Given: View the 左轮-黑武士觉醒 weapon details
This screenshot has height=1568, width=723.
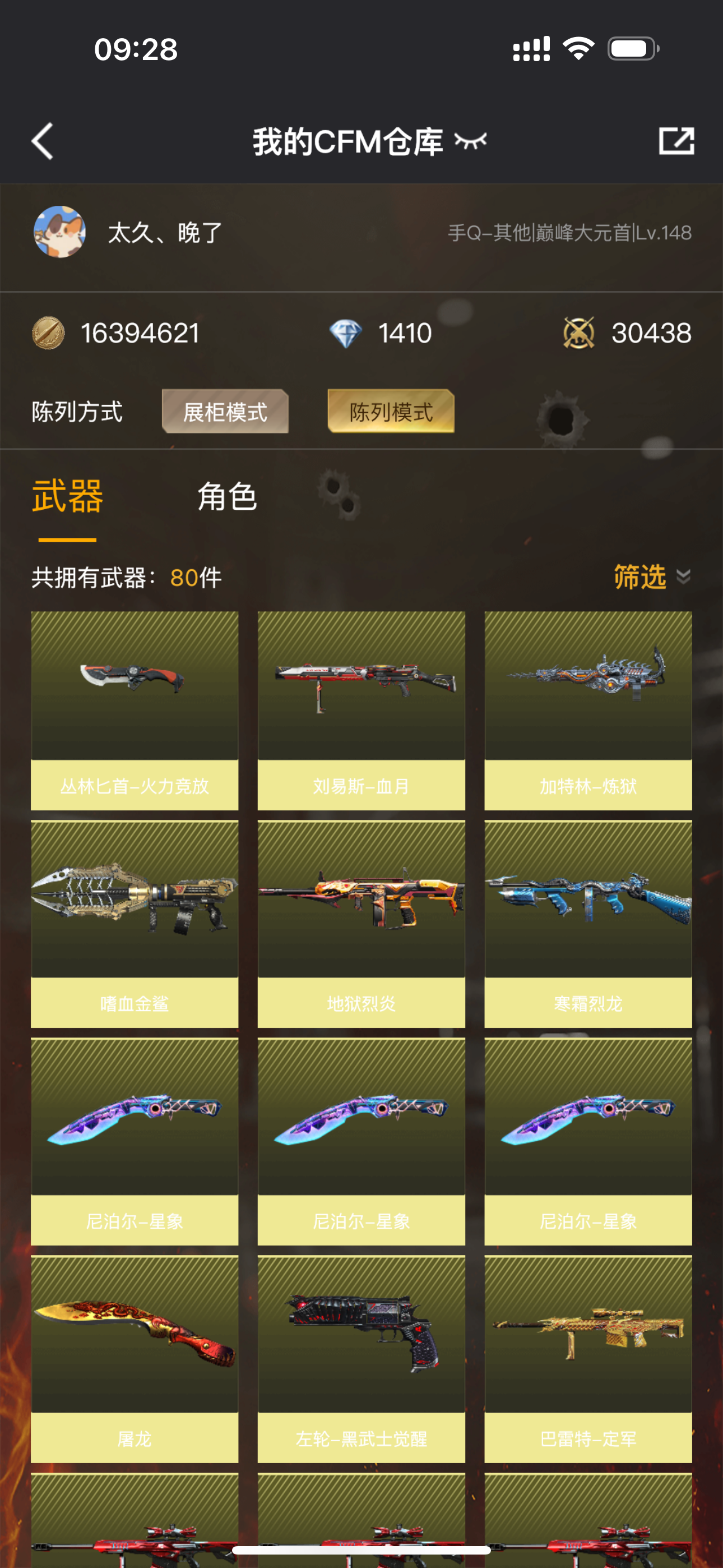Looking at the screenshot, I should [x=361, y=1342].
